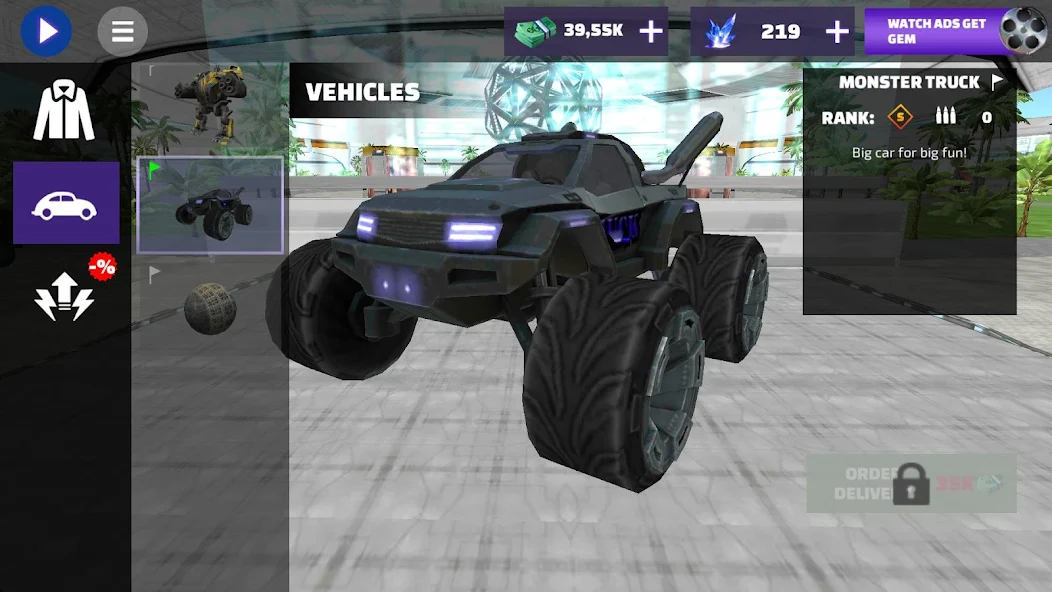Select the vehicles car tab
1052x592 pixels.
coord(65,203)
